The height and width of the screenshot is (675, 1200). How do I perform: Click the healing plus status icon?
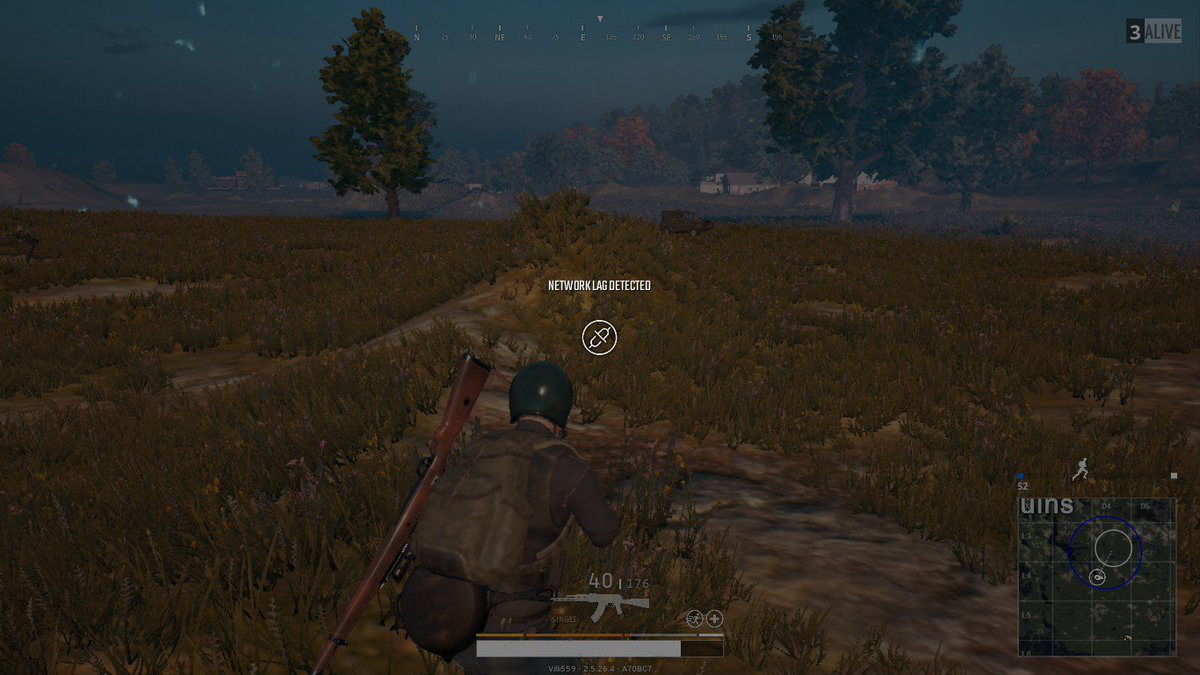(715, 619)
